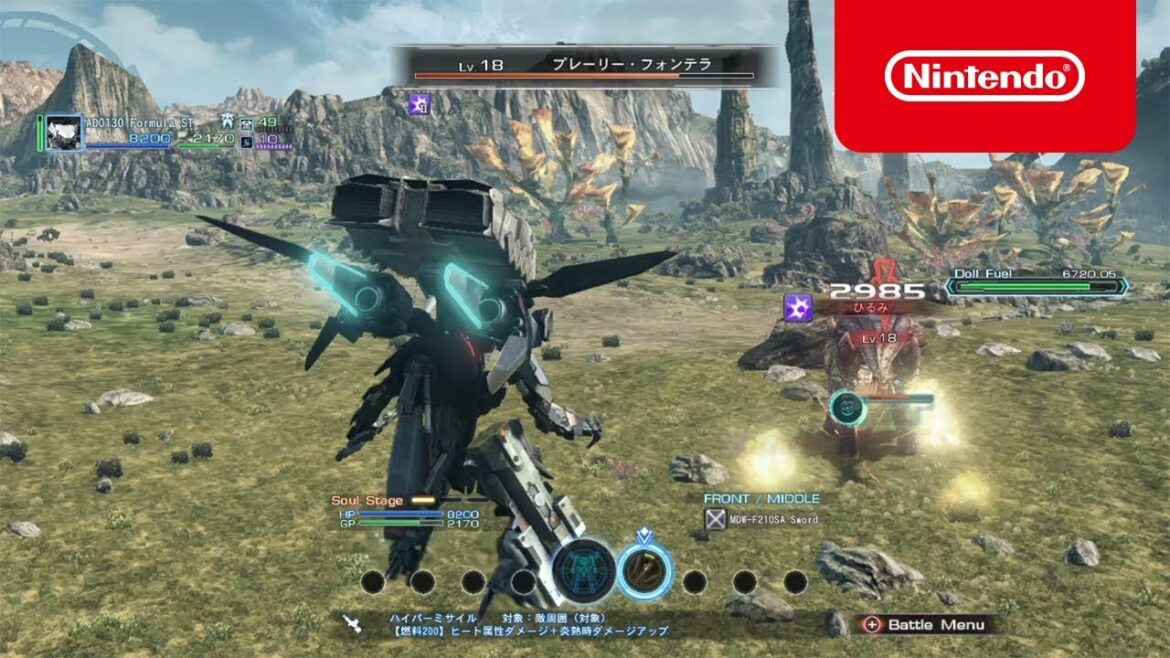Click the Formula ST pilot portrait
Viewport: 1170px width, 658px height.
pos(64,132)
